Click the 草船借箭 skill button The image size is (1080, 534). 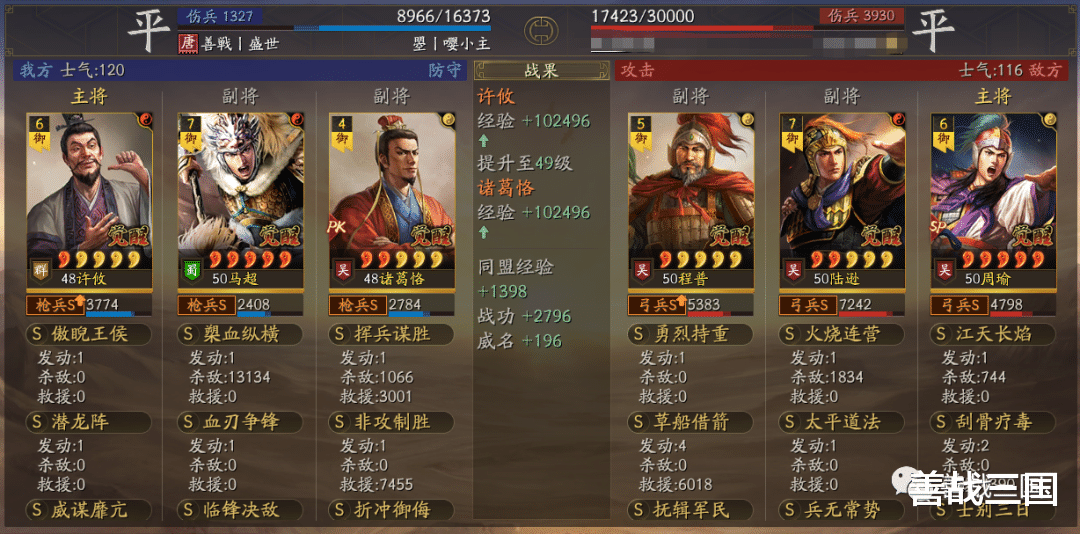point(690,422)
